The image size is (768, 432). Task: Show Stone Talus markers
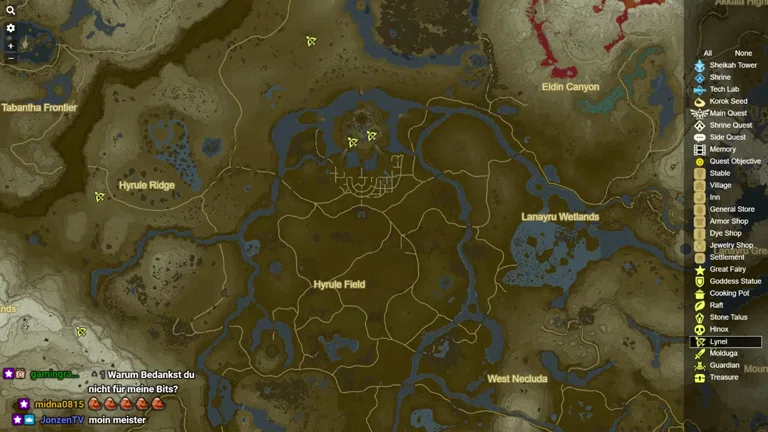pos(728,317)
